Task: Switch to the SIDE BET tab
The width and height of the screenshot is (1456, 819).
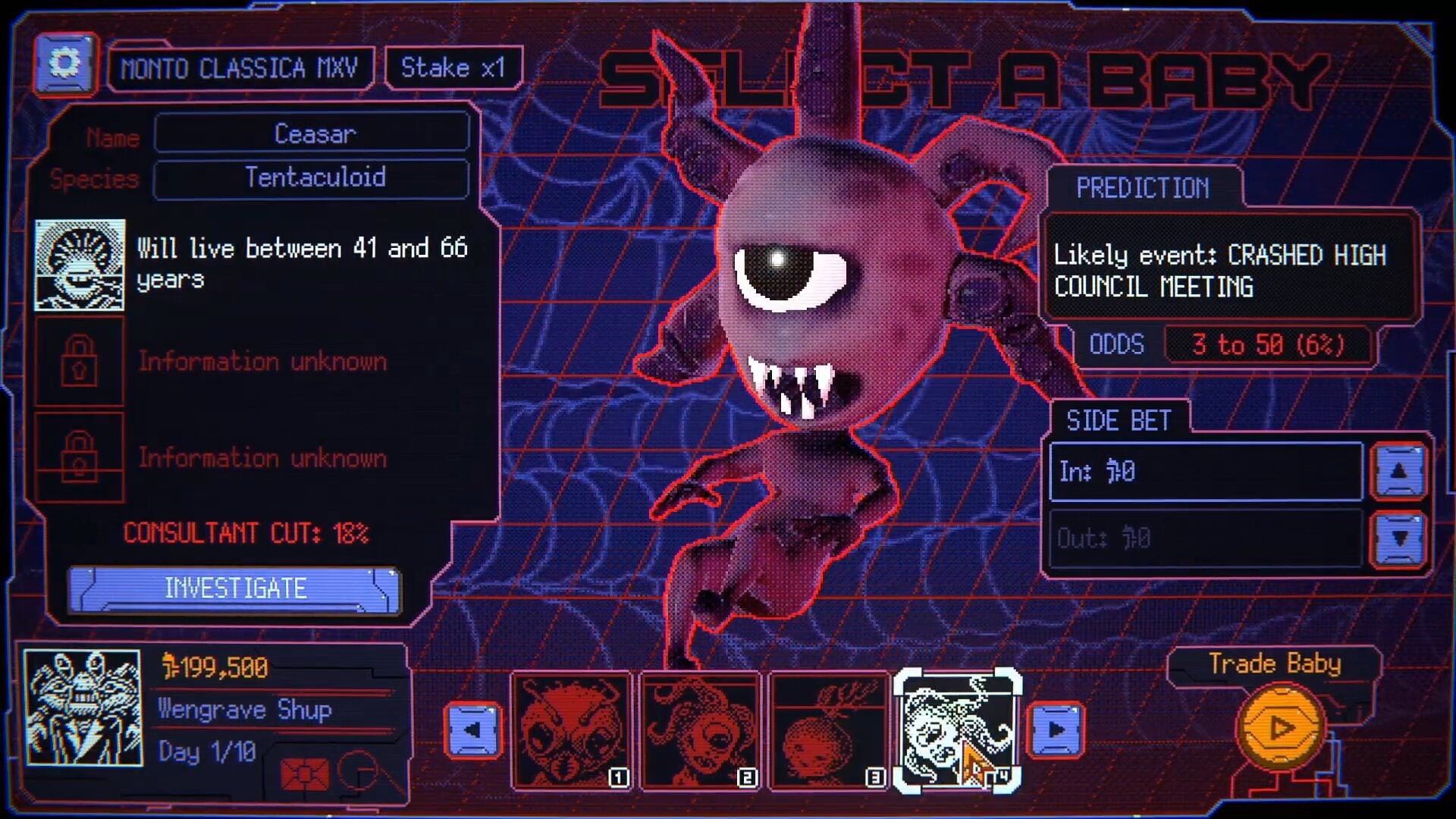Action: tap(1120, 420)
